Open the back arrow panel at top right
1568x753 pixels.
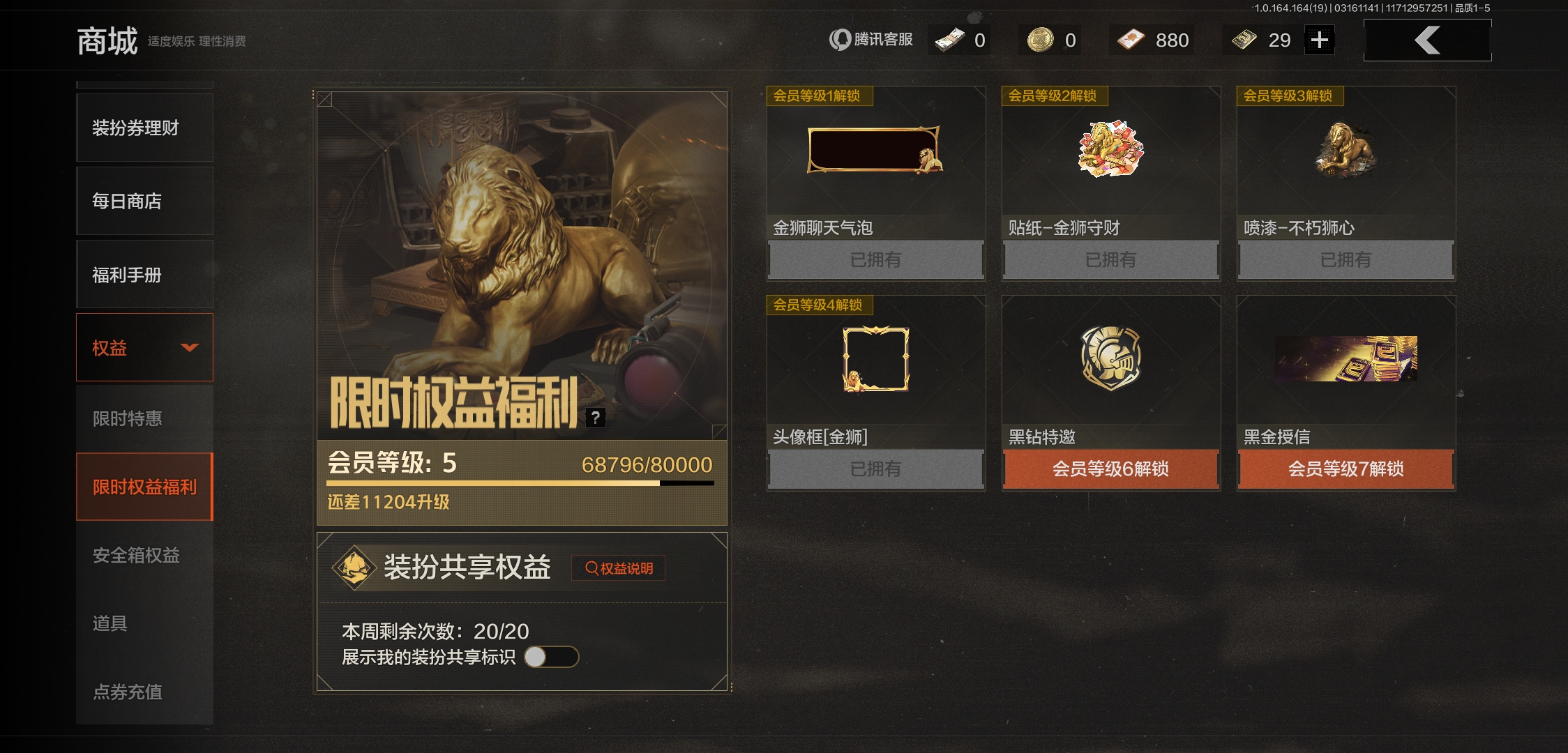[1427, 40]
